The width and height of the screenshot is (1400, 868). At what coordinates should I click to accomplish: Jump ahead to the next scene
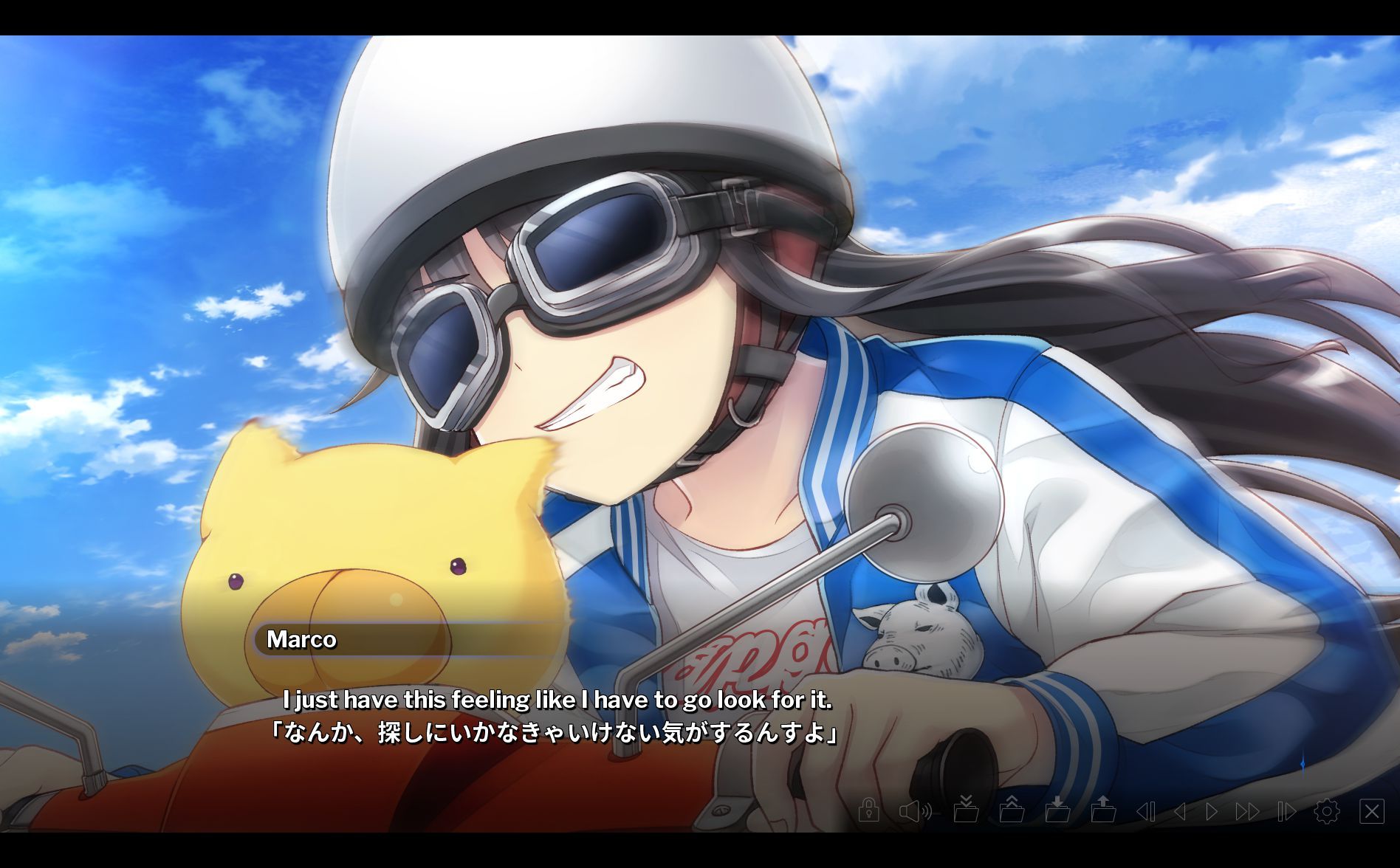coord(1286,812)
